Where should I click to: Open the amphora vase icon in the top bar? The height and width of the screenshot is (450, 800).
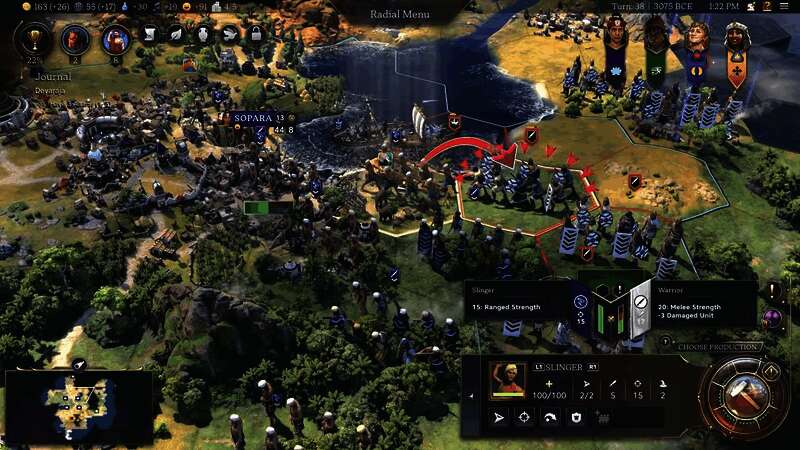pyautogui.click(x=202, y=34)
